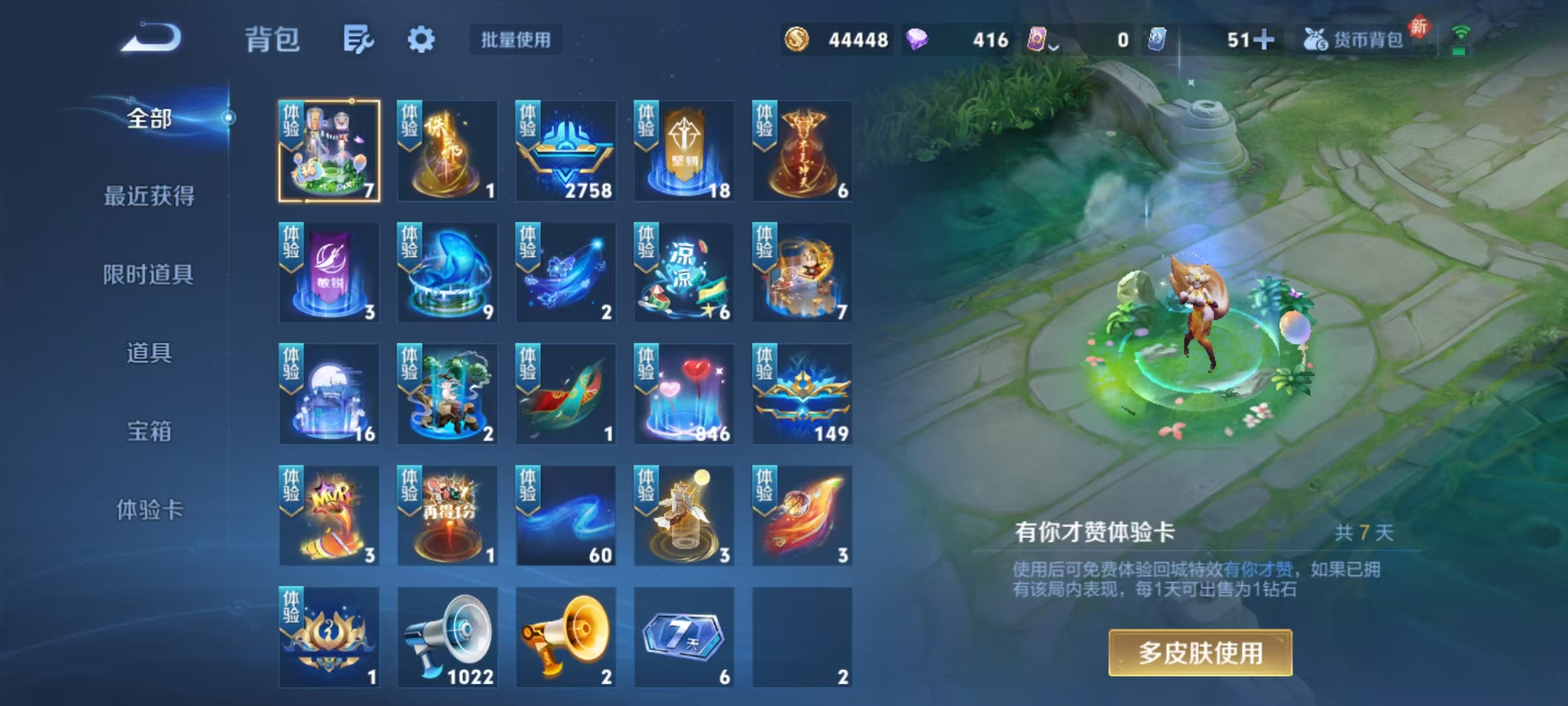Open the settings gear icon

tap(421, 39)
